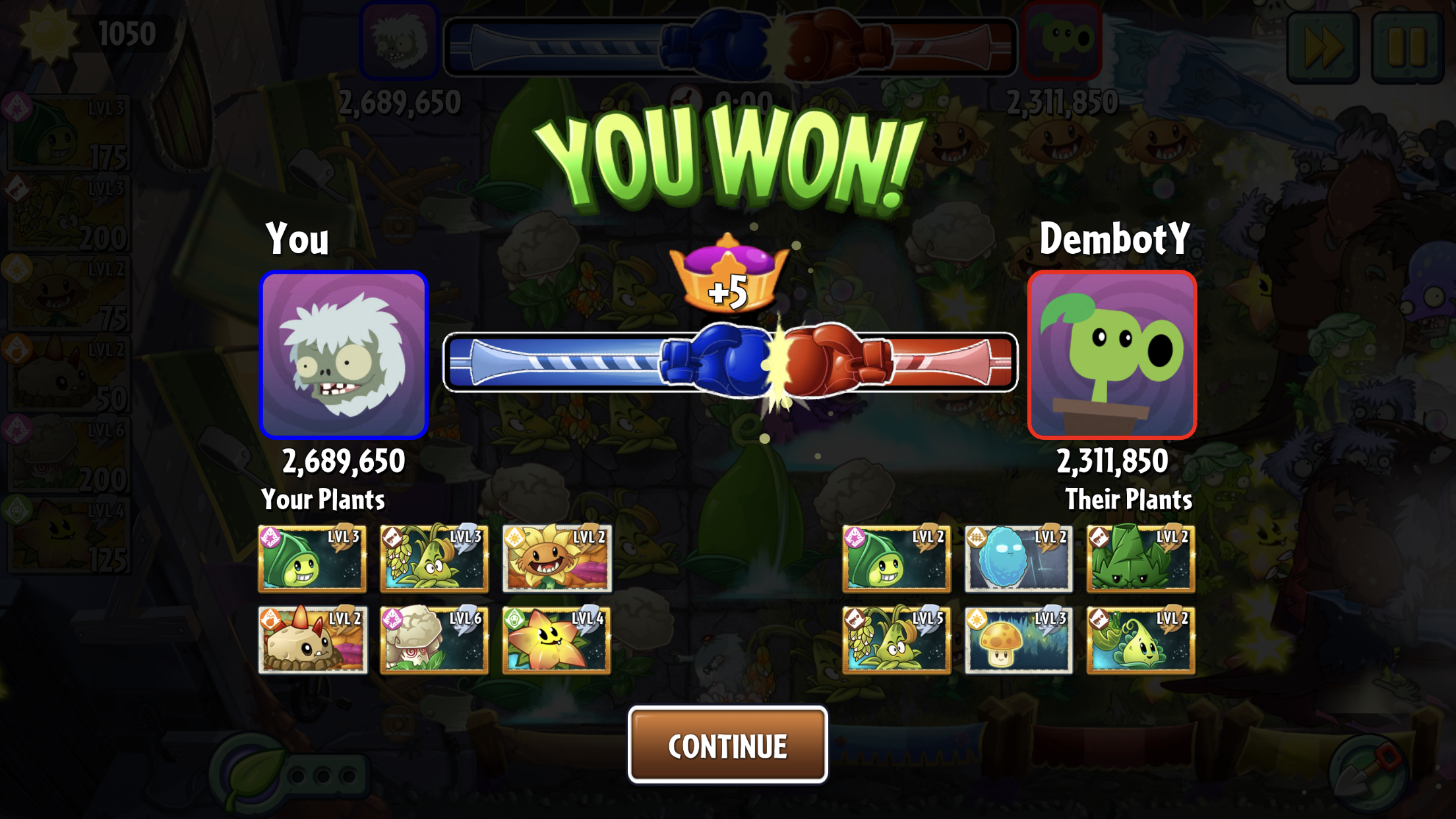
Task: Choose your LVL 2 sunflower plant card
Action: click(x=557, y=559)
